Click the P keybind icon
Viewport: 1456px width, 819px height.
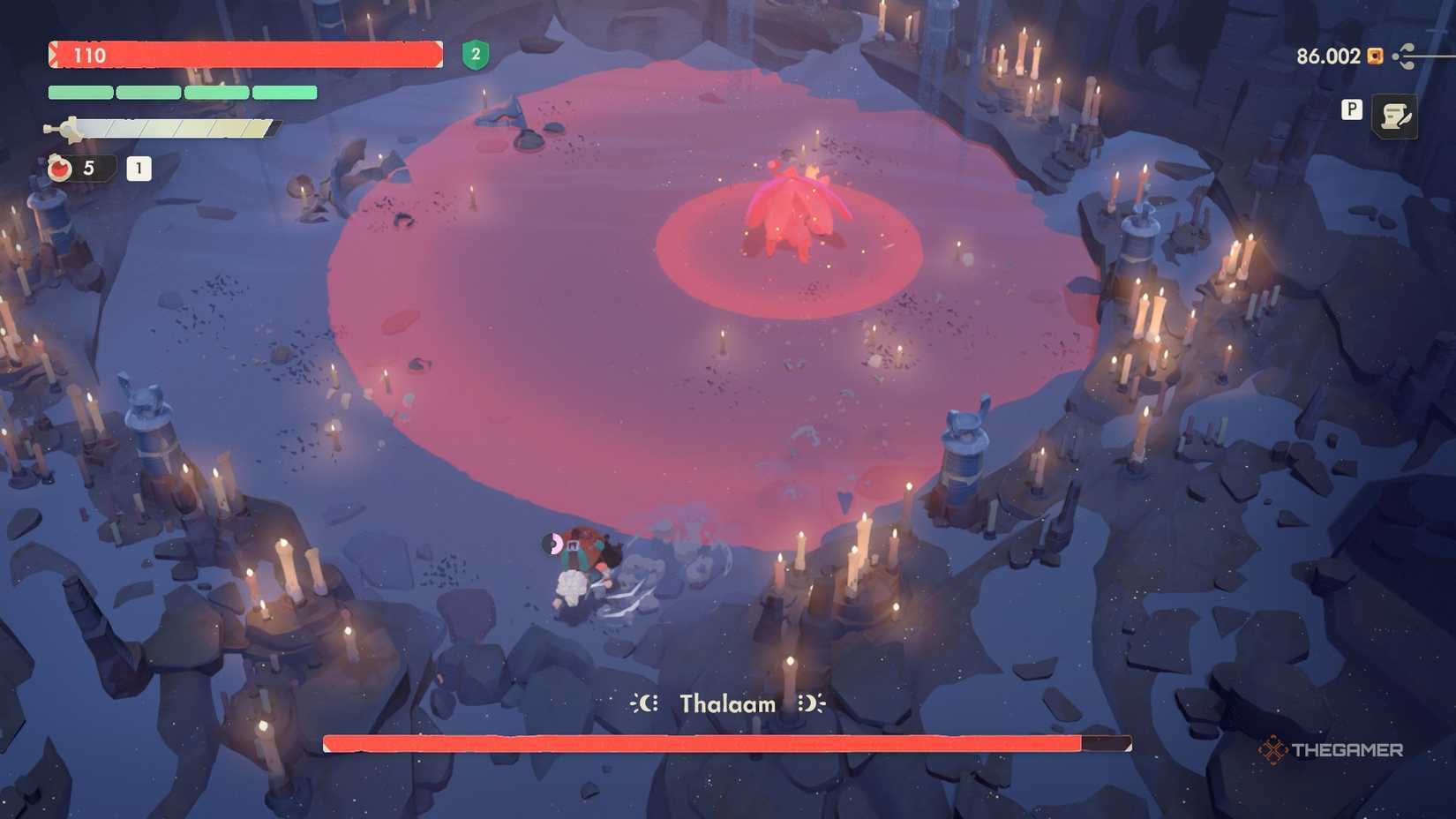1350,110
